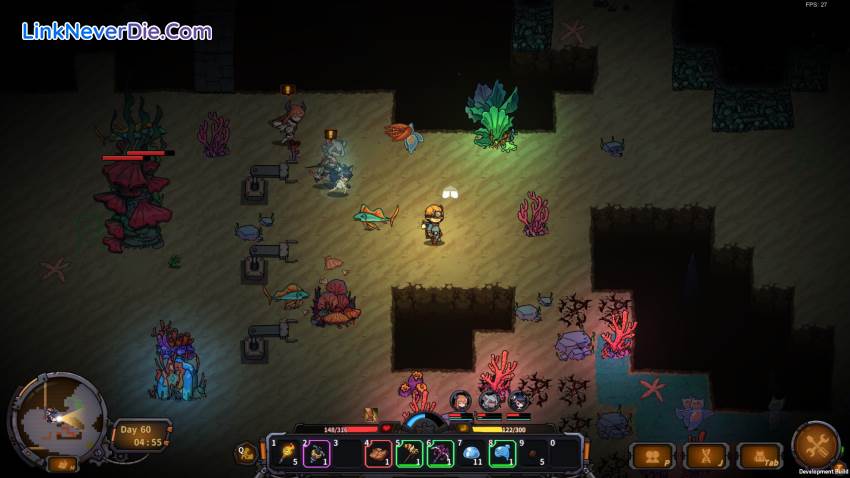Select the green-framed blue slime in slot 8
The width and height of the screenshot is (850, 478).
(502, 454)
